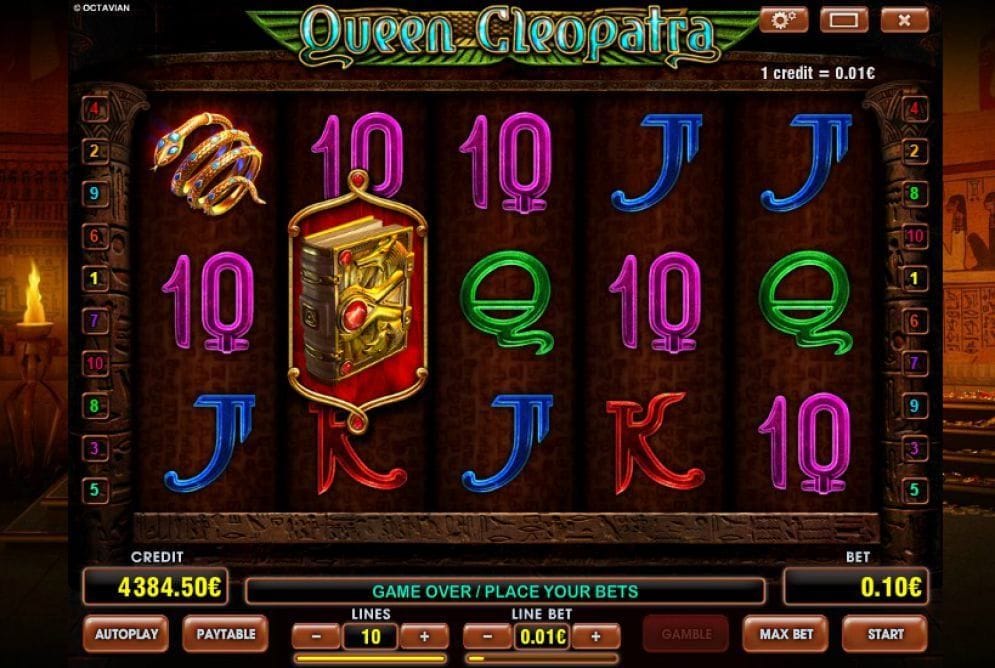995x668 pixels.
Task: Activate AUTOPLAY mode
Action: 127,633
